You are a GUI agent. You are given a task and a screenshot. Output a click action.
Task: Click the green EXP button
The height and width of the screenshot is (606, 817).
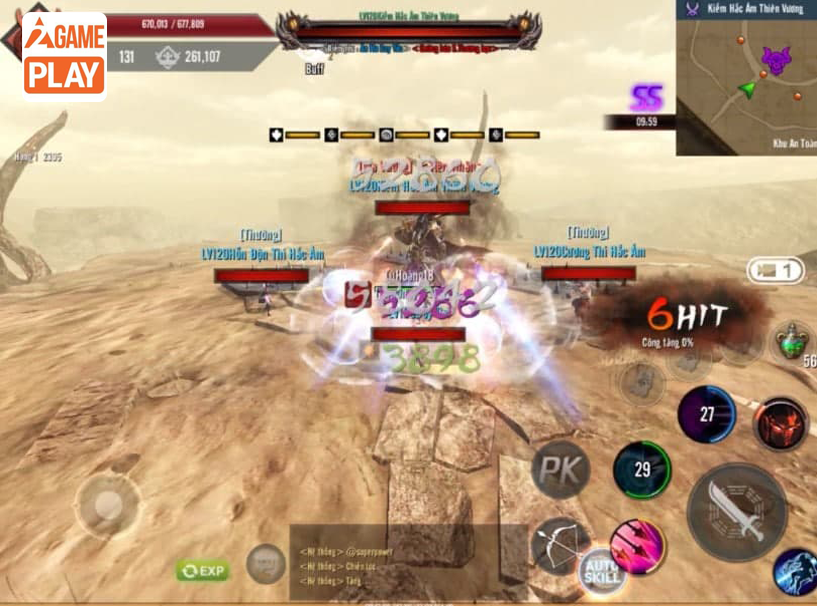pos(203,570)
